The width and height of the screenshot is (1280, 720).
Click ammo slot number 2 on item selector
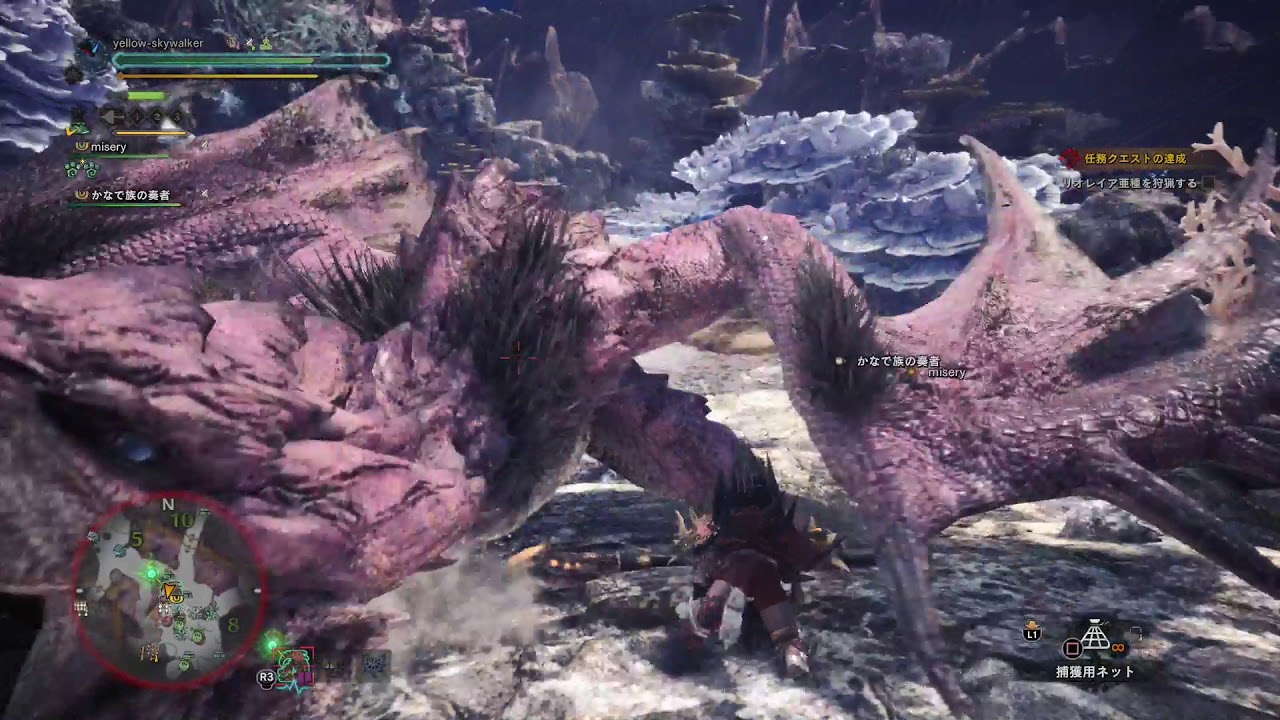point(157,117)
